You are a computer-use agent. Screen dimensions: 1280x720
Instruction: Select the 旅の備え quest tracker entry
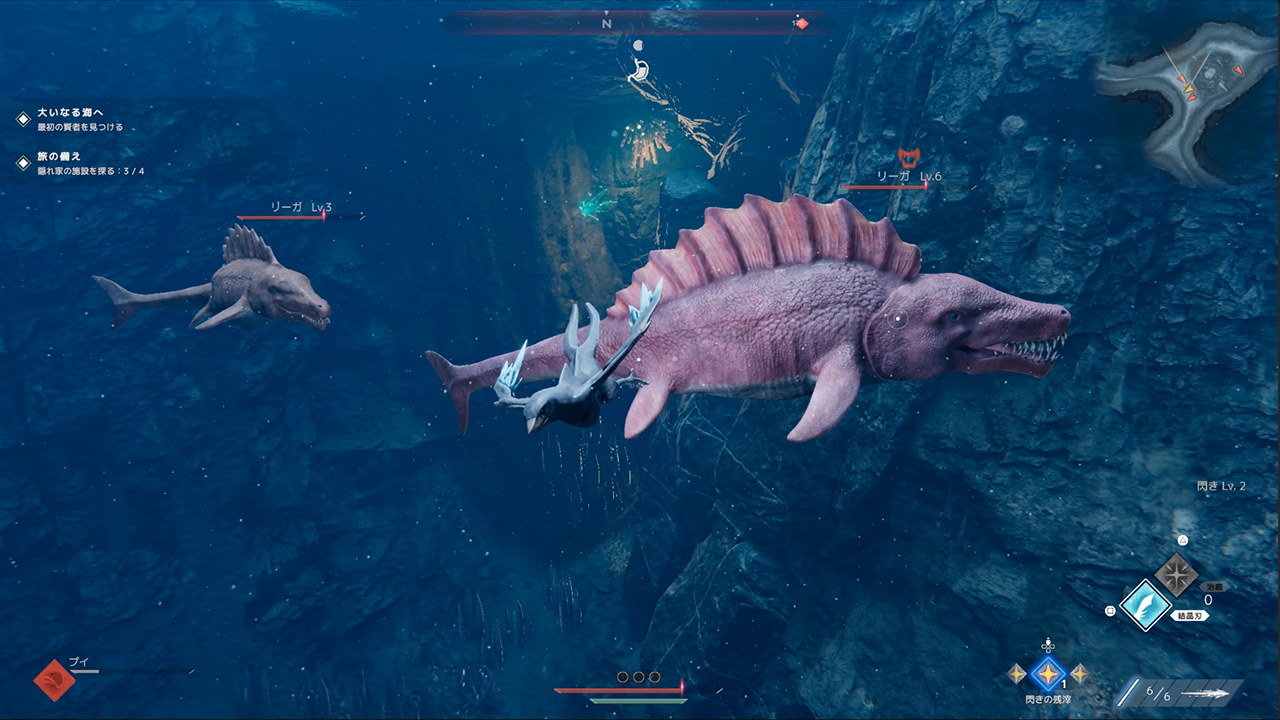click(x=60, y=157)
